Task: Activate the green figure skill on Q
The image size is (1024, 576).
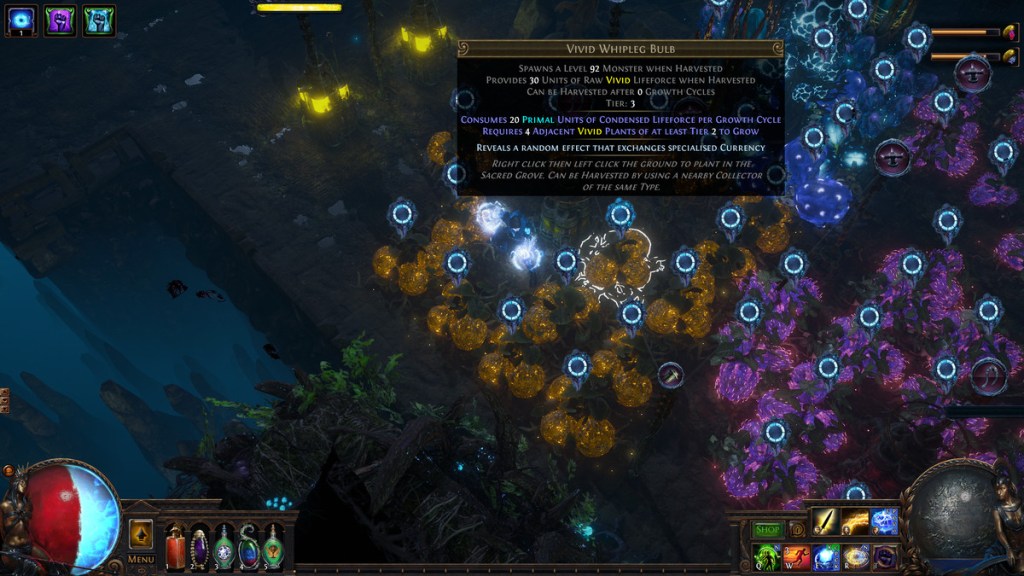Action: [766, 556]
